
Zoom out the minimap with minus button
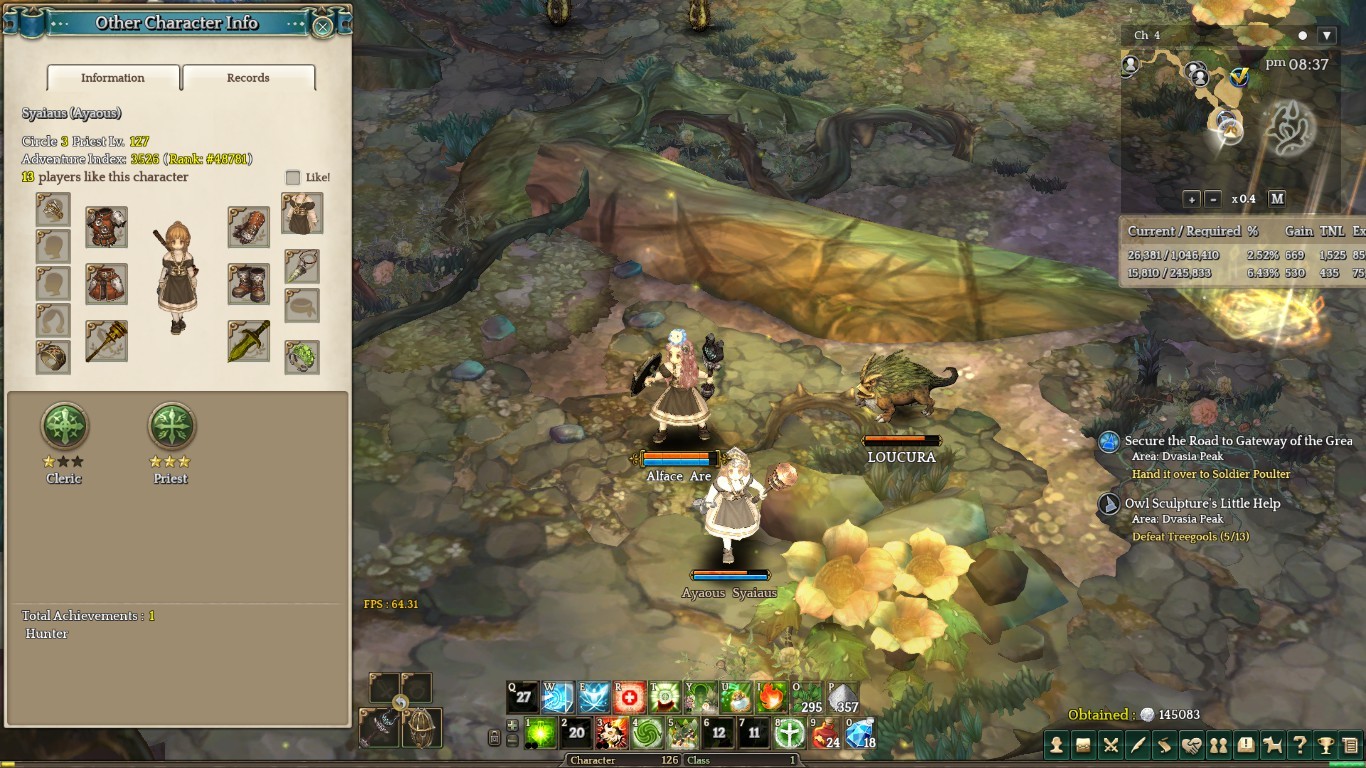coord(1212,199)
